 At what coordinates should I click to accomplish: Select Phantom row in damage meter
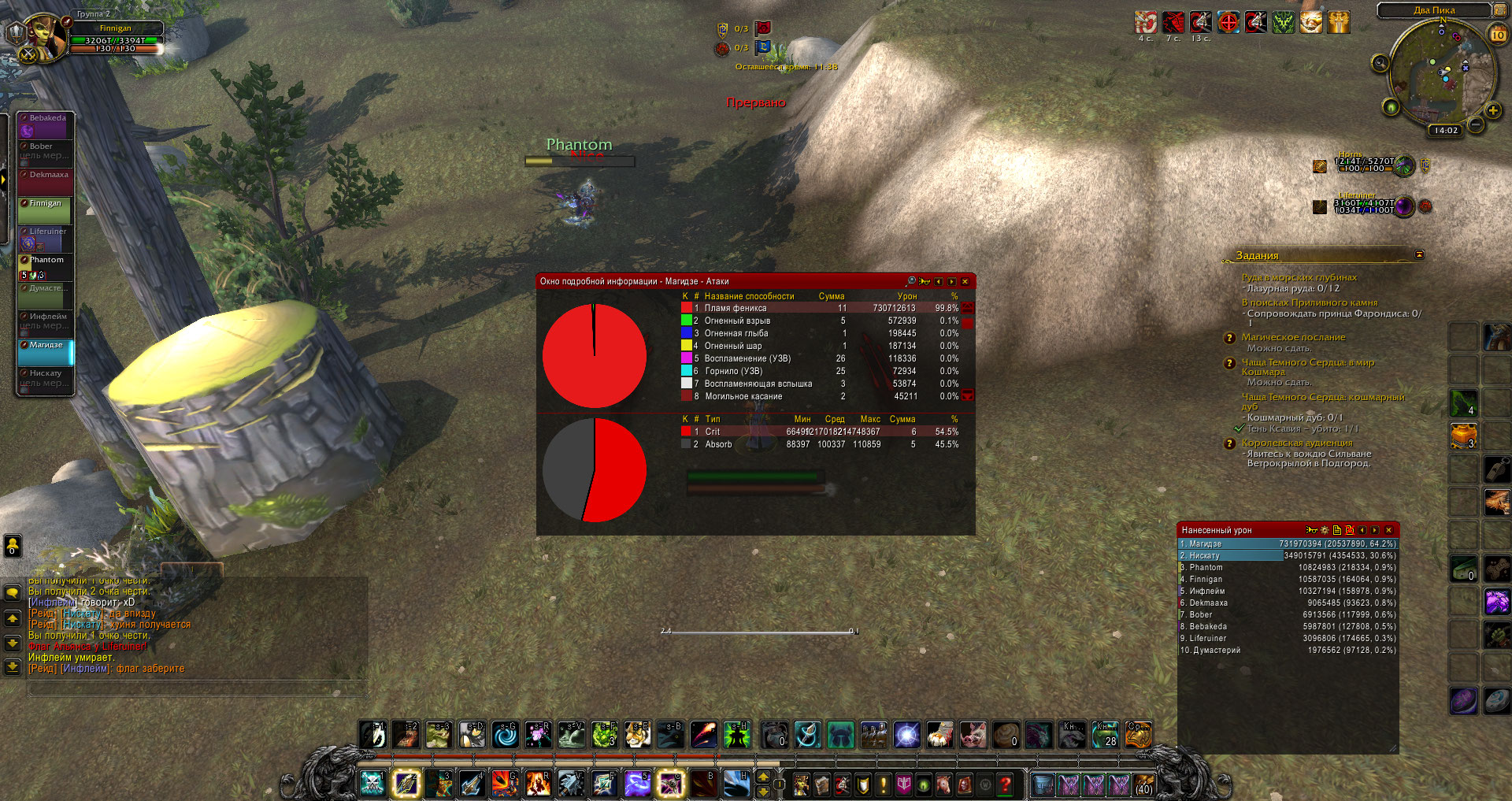click(1288, 567)
